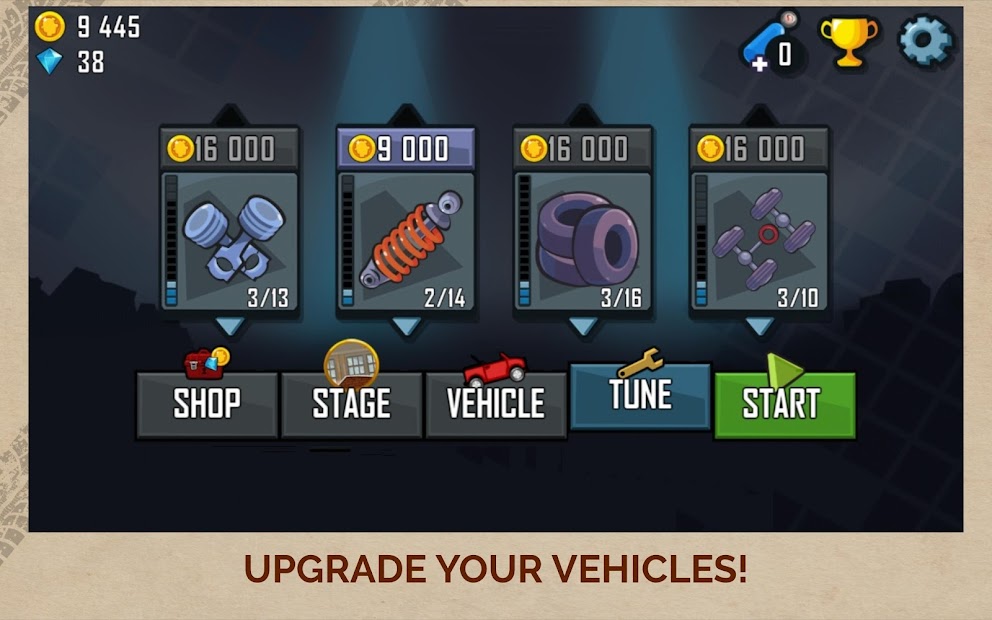The width and height of the screenshot is (992, 620).
Task: Buy the 9 000 coin suspension upgrade
Action: (405, 149)
